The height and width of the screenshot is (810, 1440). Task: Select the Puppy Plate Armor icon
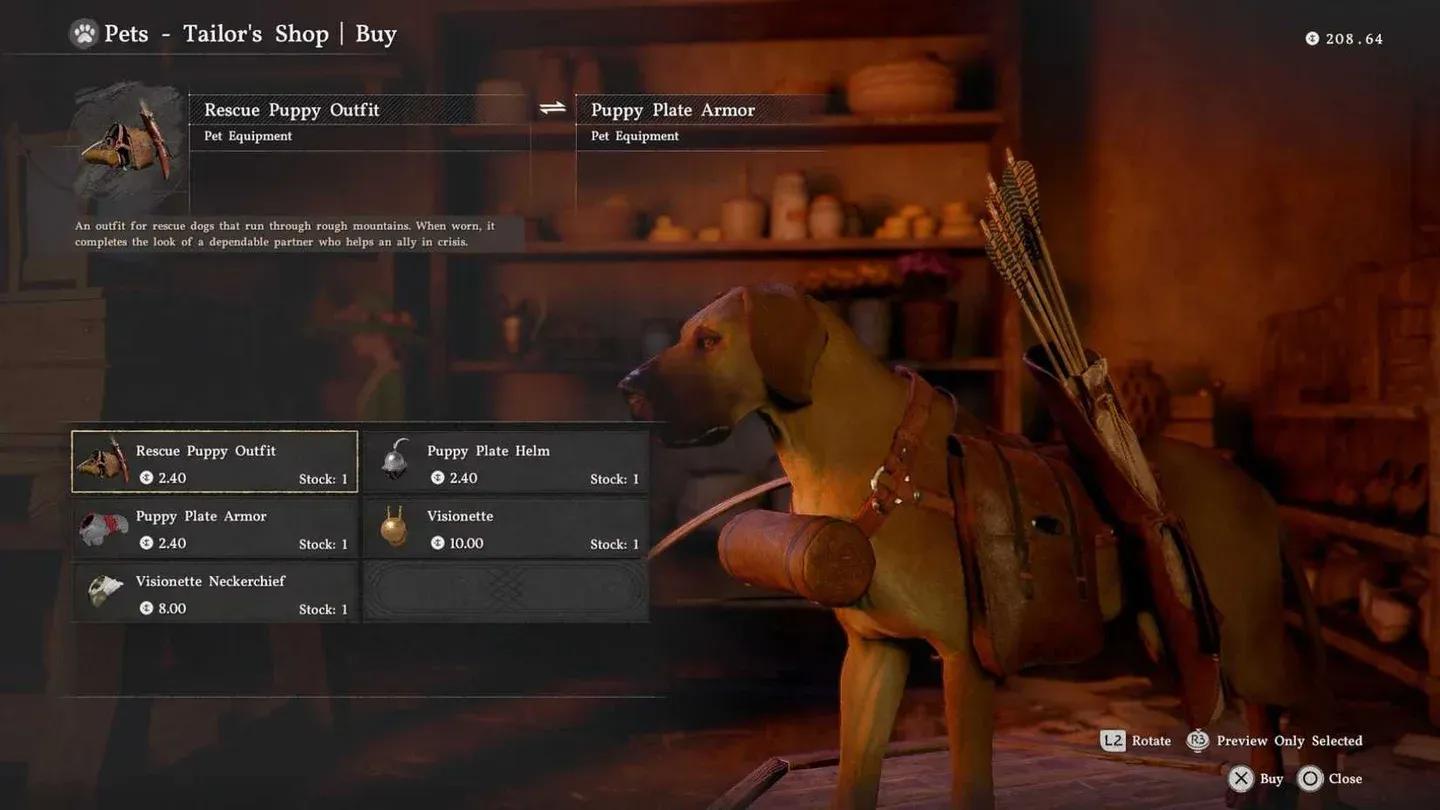tap(104, 527)
